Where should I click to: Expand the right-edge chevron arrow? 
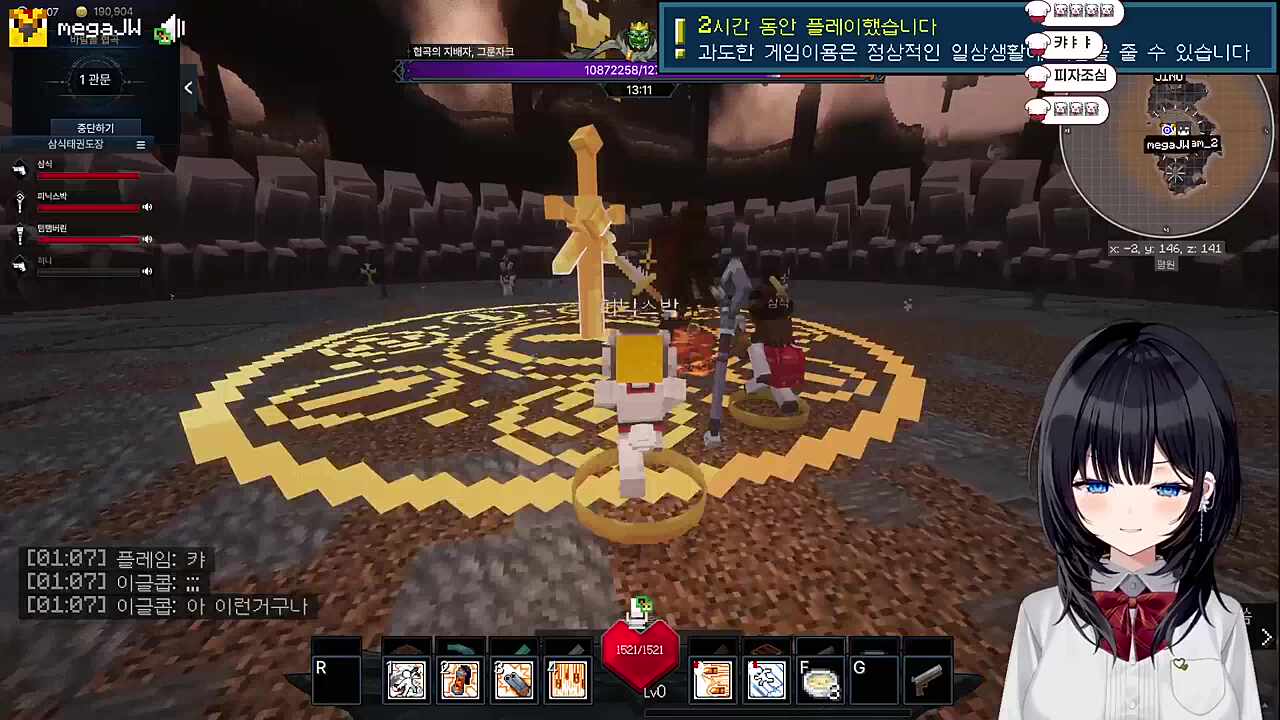1266,635
